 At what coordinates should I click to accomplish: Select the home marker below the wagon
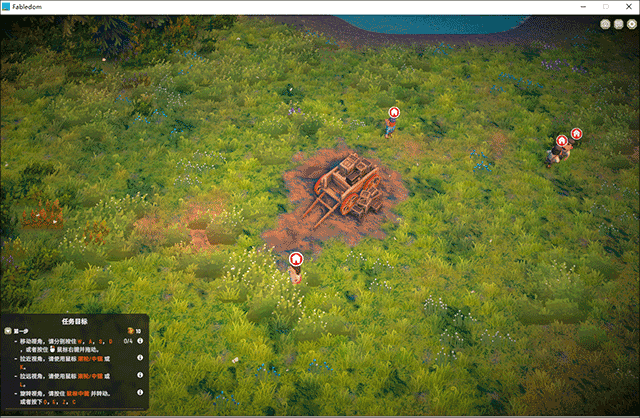click(x=296, y=259)
